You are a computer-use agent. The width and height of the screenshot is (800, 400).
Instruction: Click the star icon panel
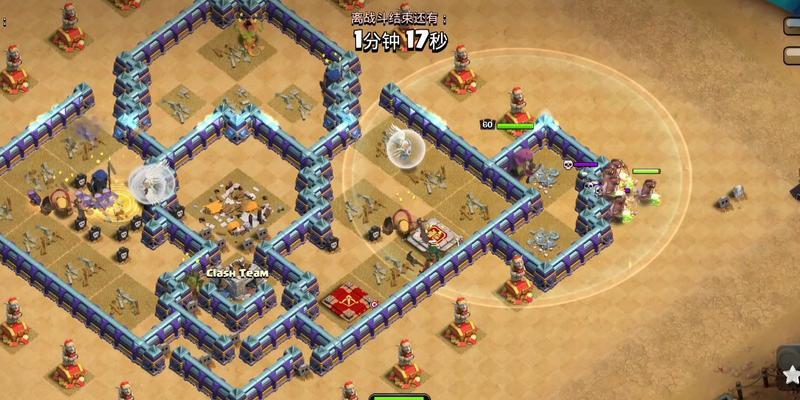[789, 374]
